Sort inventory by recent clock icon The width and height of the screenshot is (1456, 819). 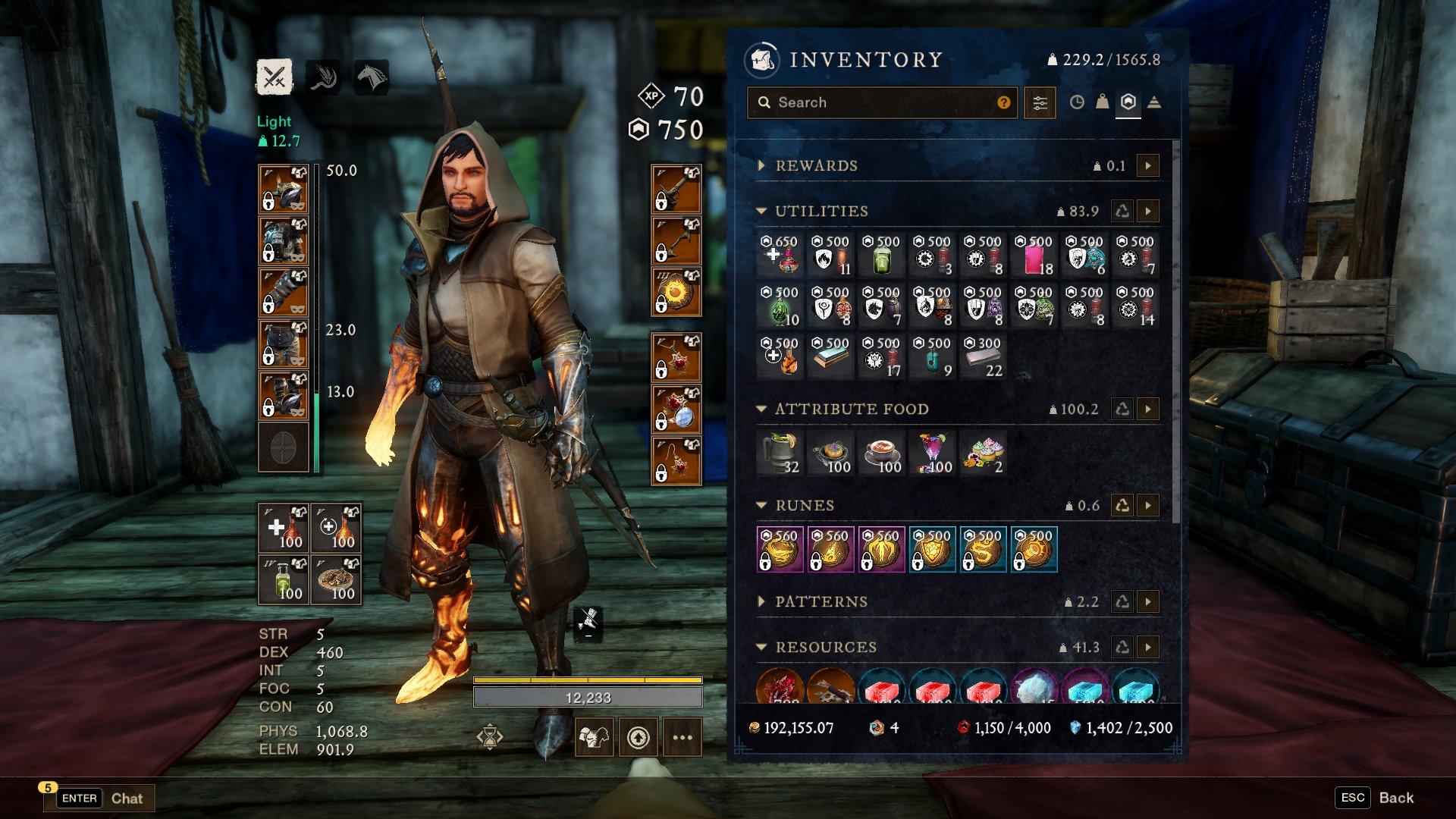pos(1077,102)
